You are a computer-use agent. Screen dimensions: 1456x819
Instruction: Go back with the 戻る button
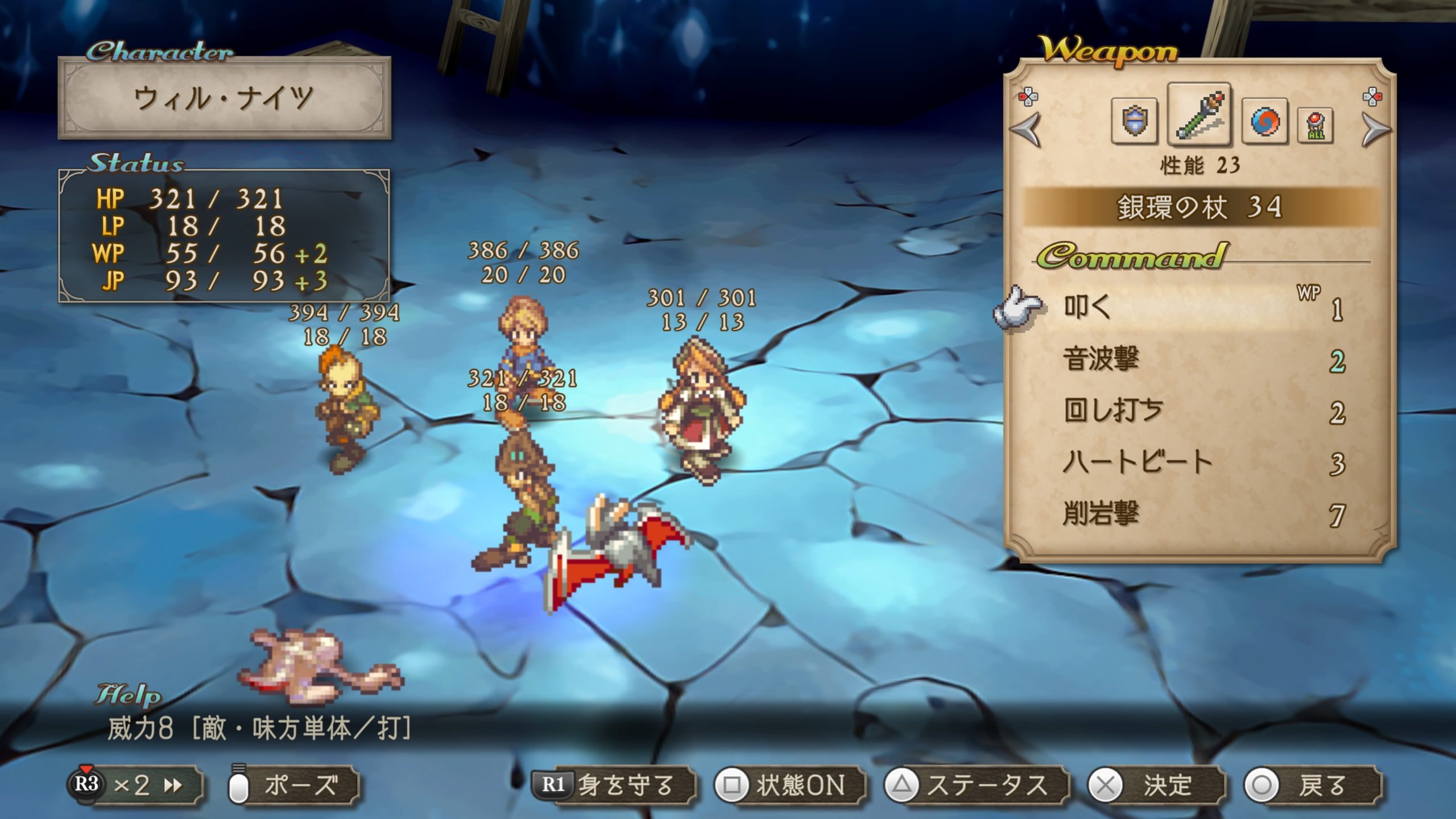tap(1312, 786)
